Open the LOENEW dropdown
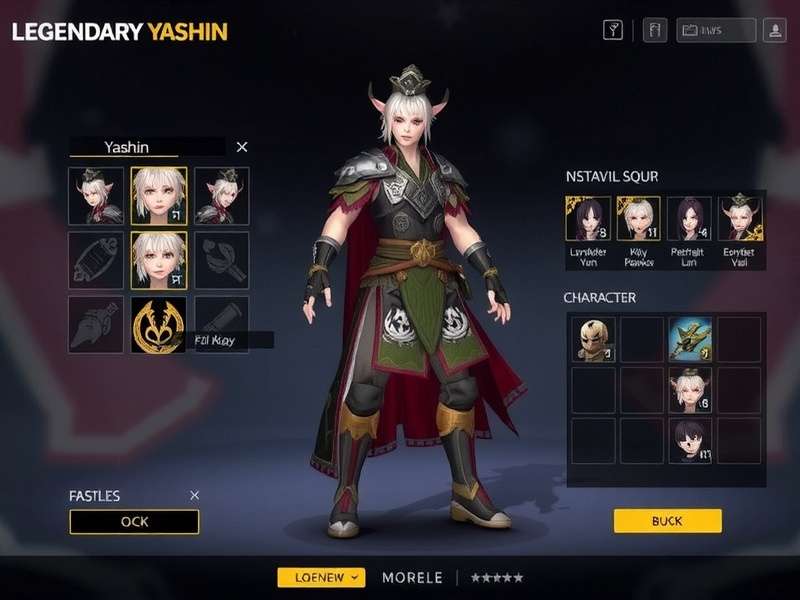 (321, 577)
